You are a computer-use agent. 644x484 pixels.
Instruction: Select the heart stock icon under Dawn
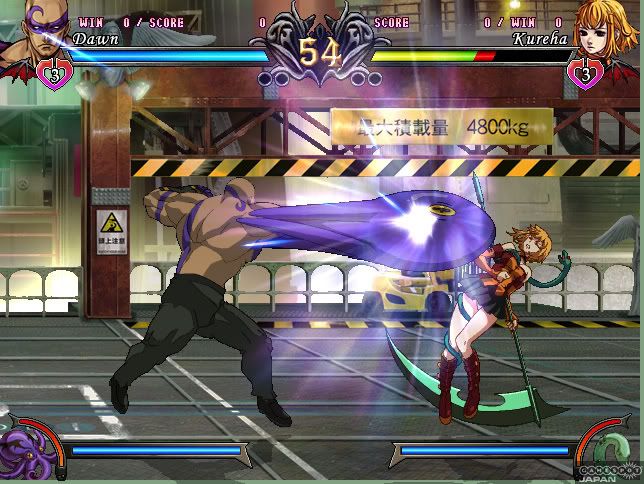coord(56,73)
